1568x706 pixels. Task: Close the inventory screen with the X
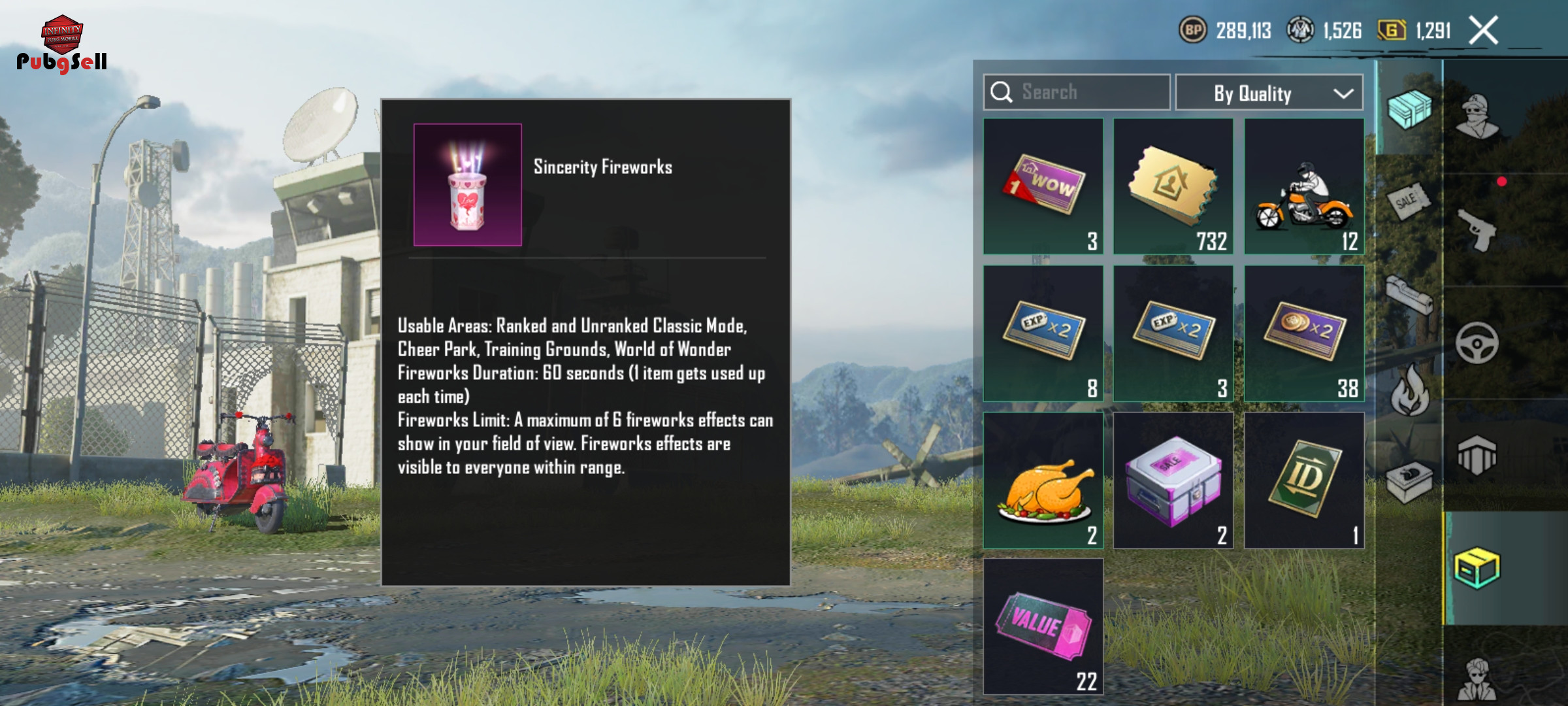(x=1483, y=31)
